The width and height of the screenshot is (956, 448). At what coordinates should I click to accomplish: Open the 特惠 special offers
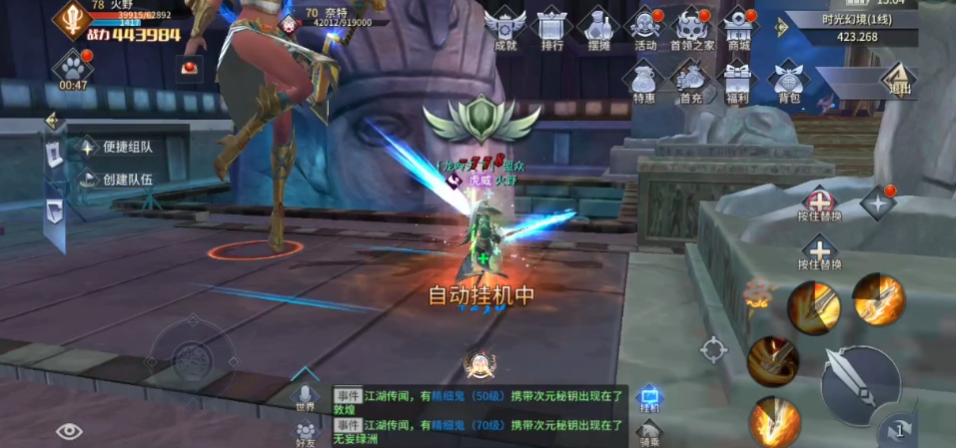click(644, 81)
